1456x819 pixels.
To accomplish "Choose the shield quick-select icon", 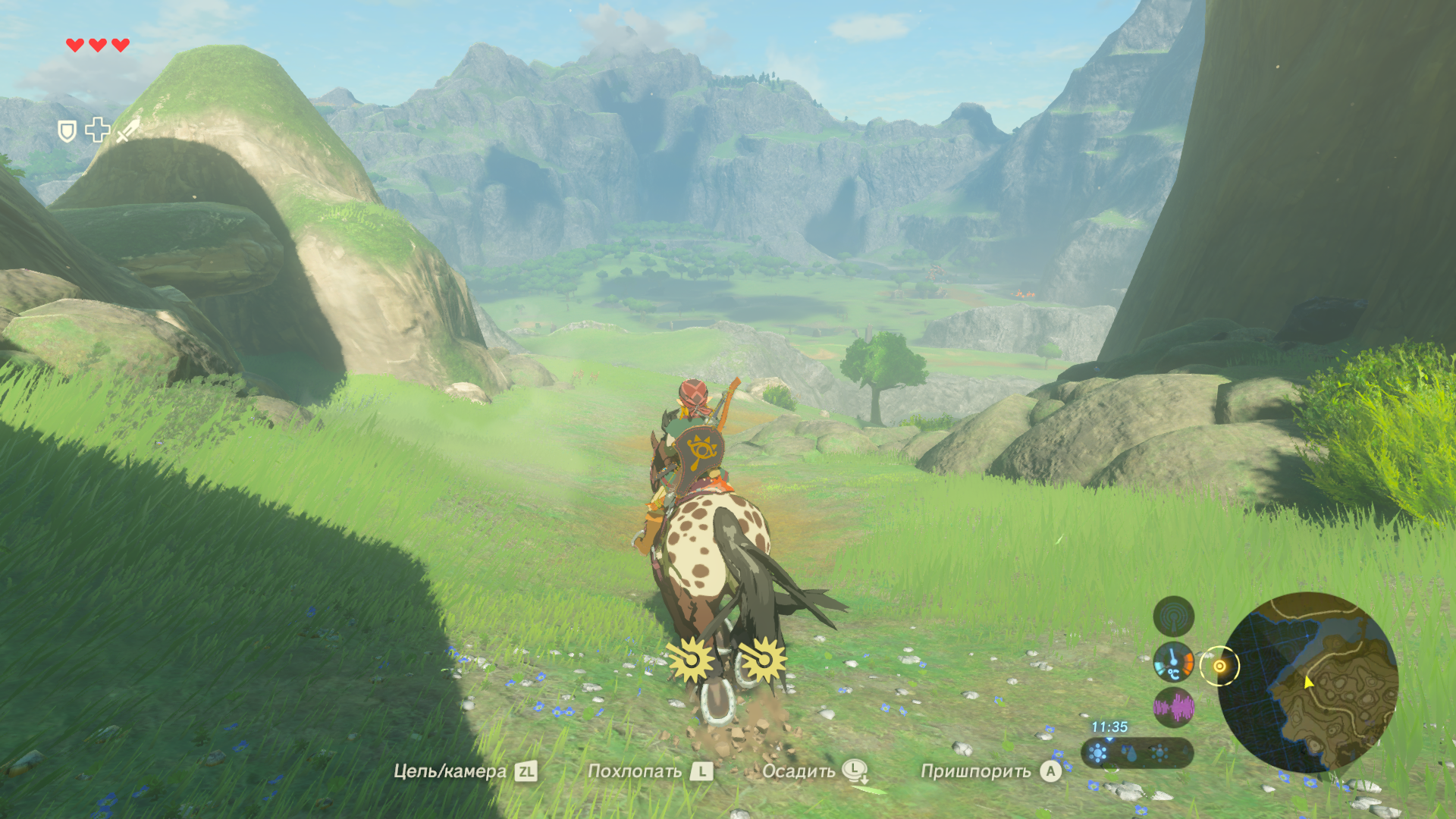I will click(67, 132).
